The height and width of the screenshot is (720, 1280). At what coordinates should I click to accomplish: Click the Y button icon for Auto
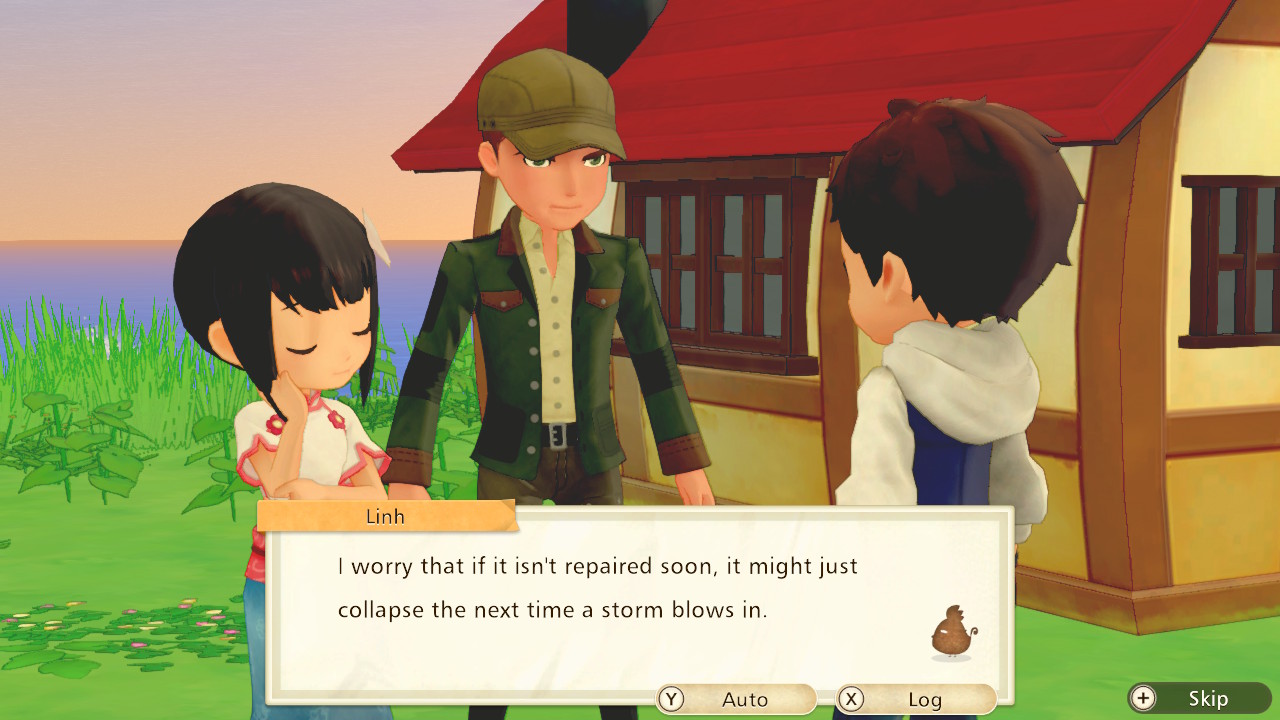click(670, 699)
